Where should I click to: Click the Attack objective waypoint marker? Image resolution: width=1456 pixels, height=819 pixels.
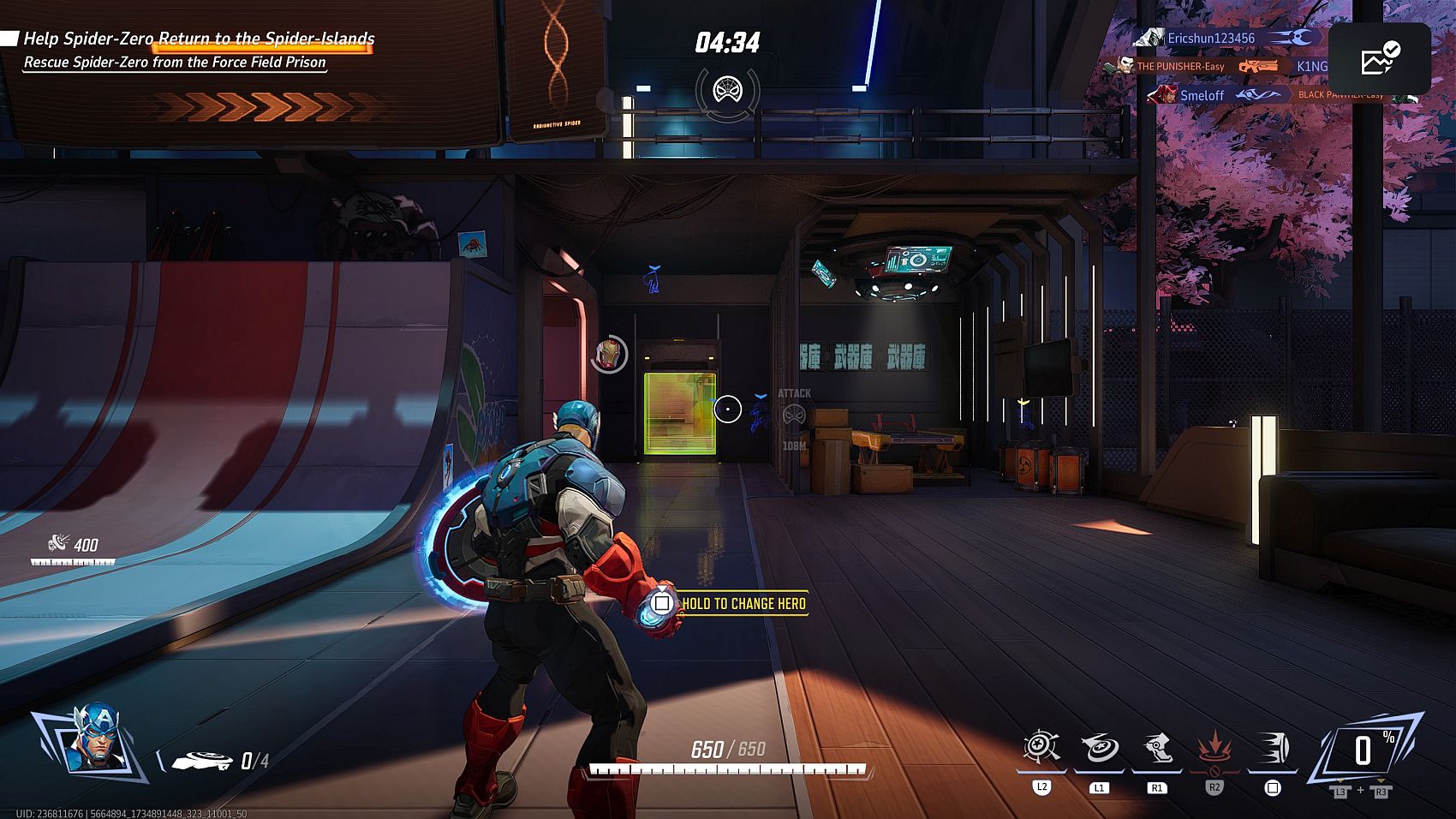coord(794,415)
